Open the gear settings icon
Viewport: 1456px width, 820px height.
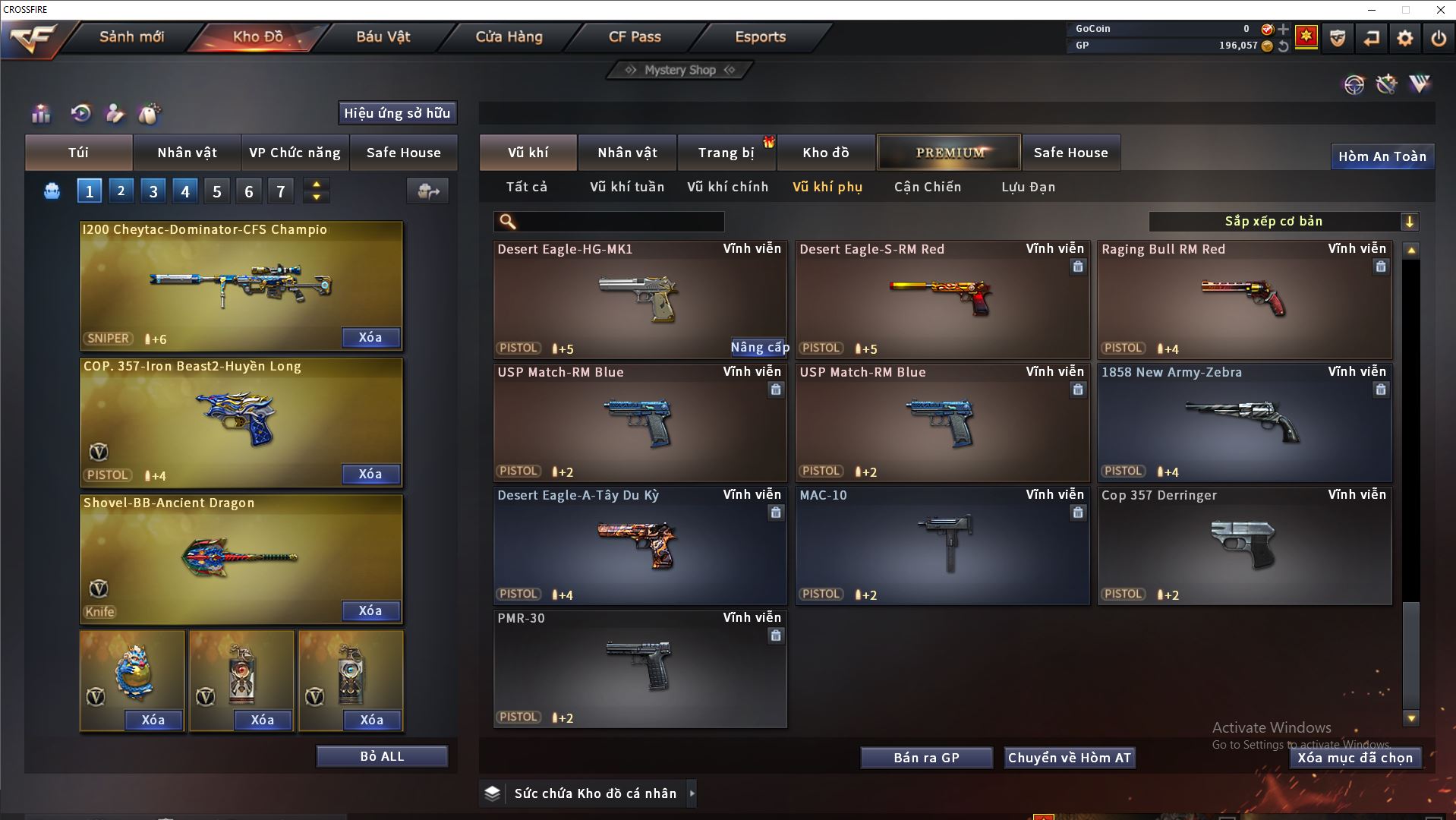[x=1405, y=38]
